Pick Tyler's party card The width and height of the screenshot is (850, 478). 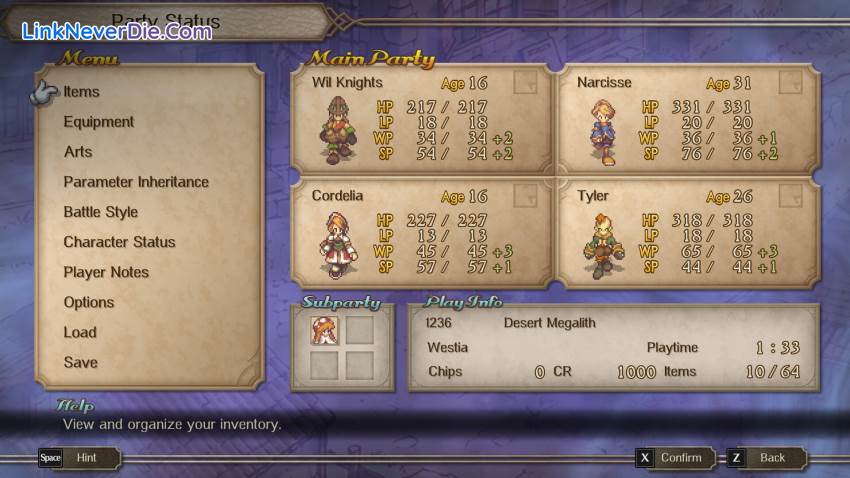click(686, 232)
